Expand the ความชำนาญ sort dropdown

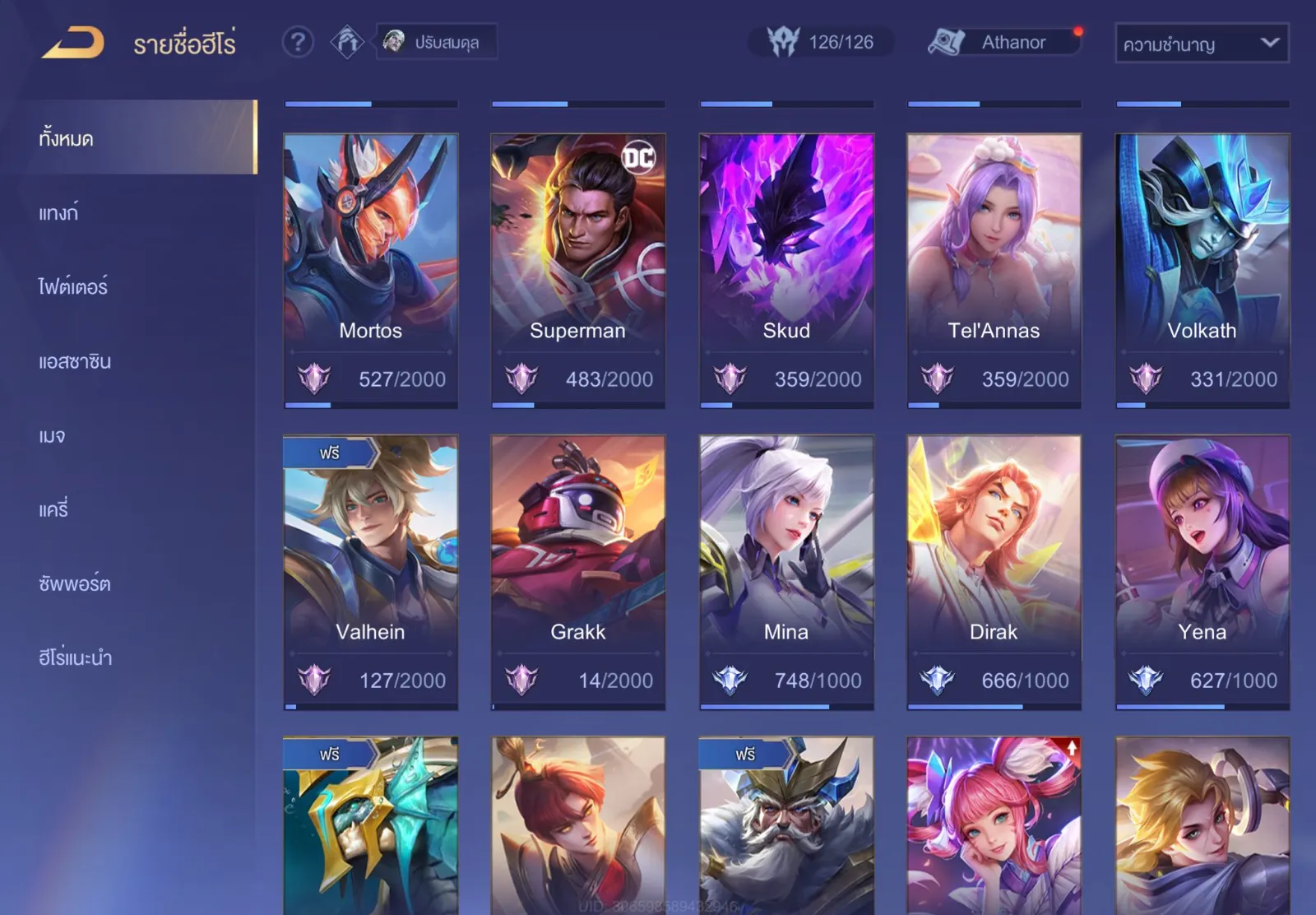1201,44
